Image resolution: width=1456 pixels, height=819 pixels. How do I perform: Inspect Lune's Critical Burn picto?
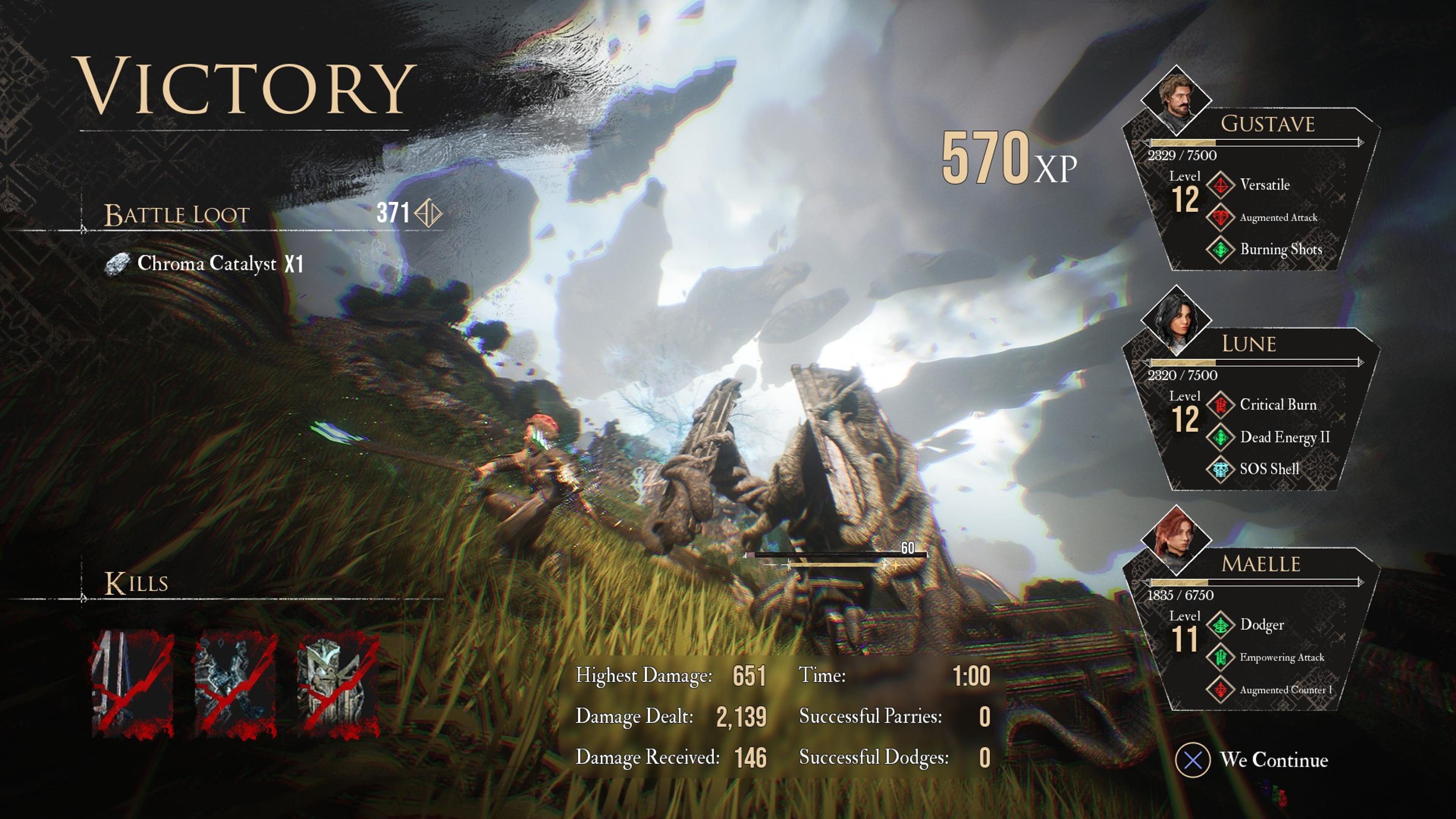pyautogui.click(x=1277, y=405)
